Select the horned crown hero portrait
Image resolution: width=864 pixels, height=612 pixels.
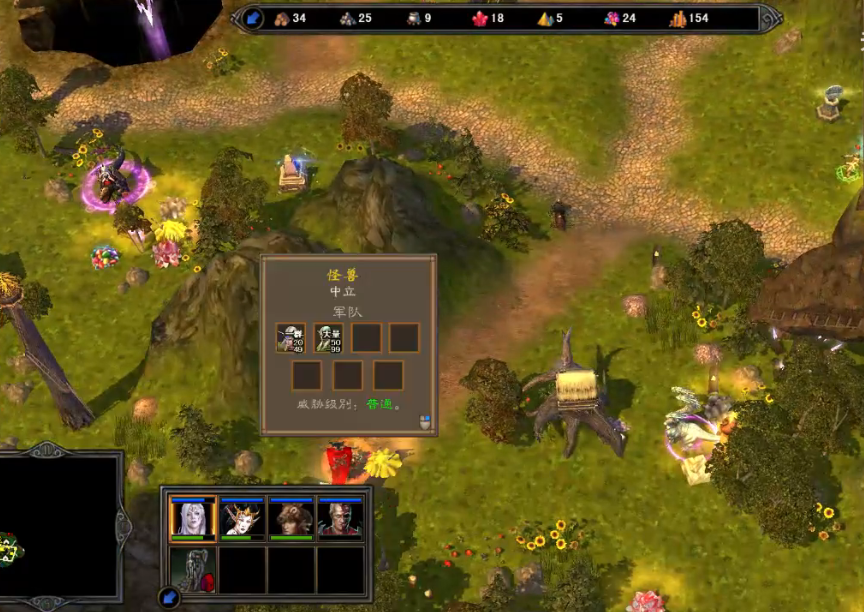pyautogui.click(x=242, y=519)
